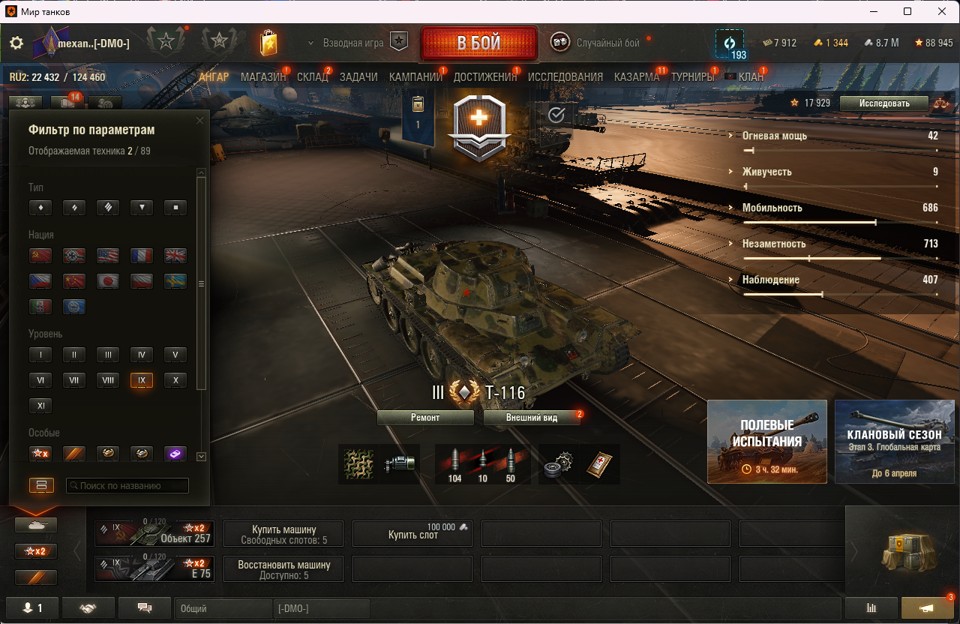This screenshot has width=960, height=624.
Task: Toggle the tier VIII level filter
Action: coord(107,380)
